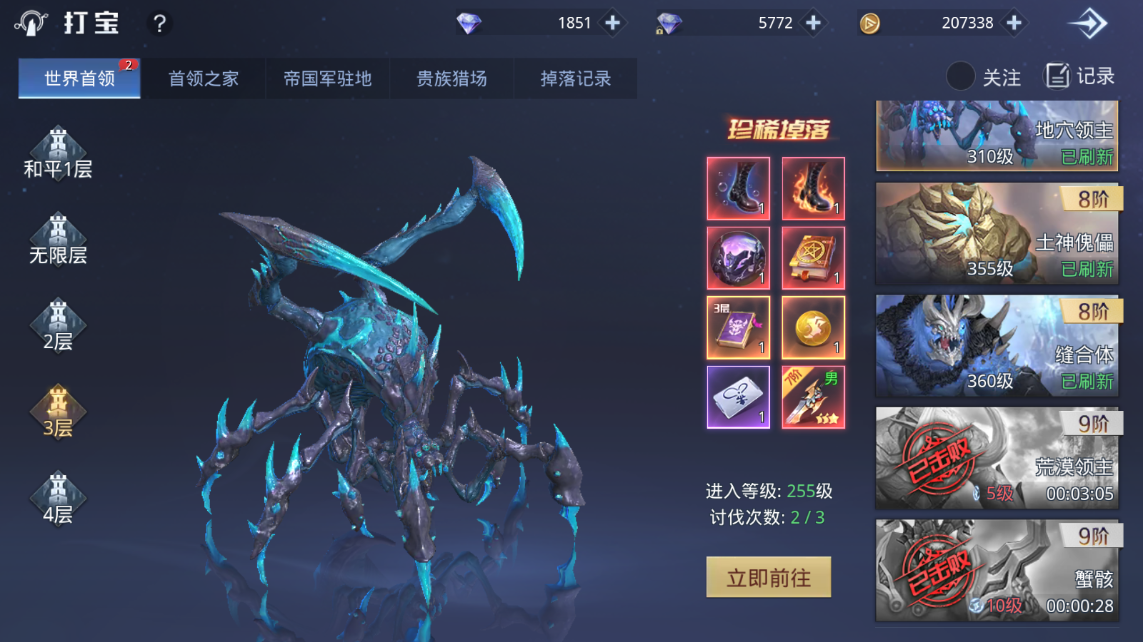Screen dimensions: 1143x642
Task: Inspect the gold coin drop item
Action: click(813, 327)
